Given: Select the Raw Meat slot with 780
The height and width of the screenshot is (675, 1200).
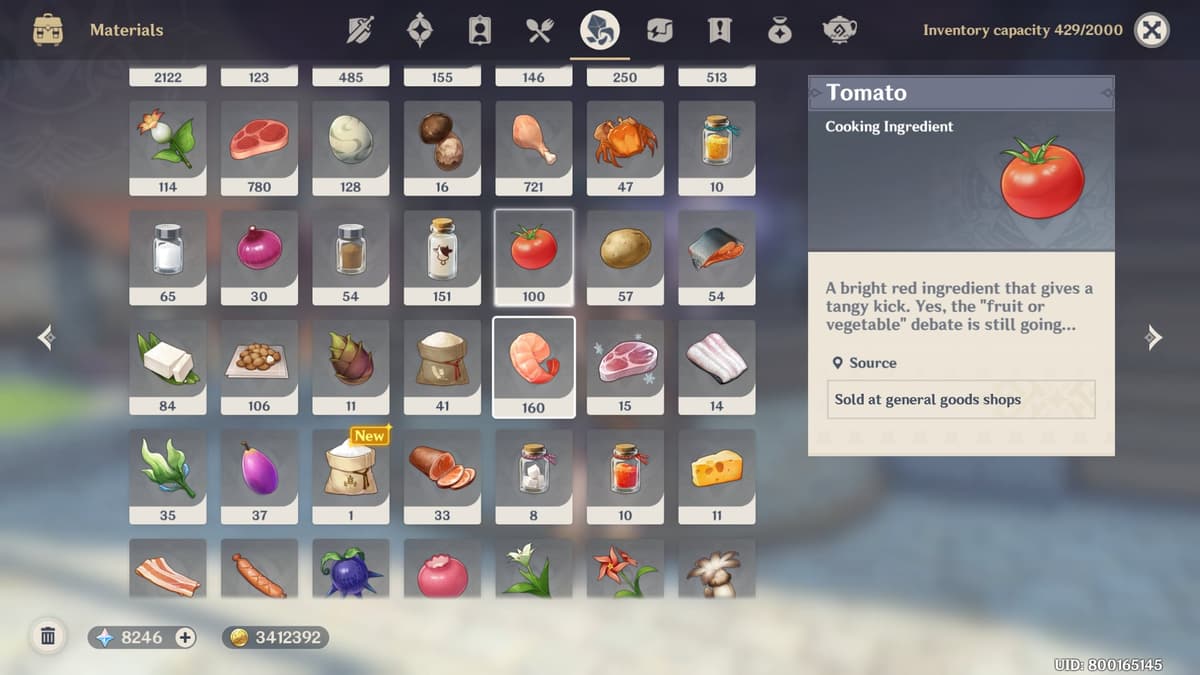Looking at the screenshot, I should (259, 147).
